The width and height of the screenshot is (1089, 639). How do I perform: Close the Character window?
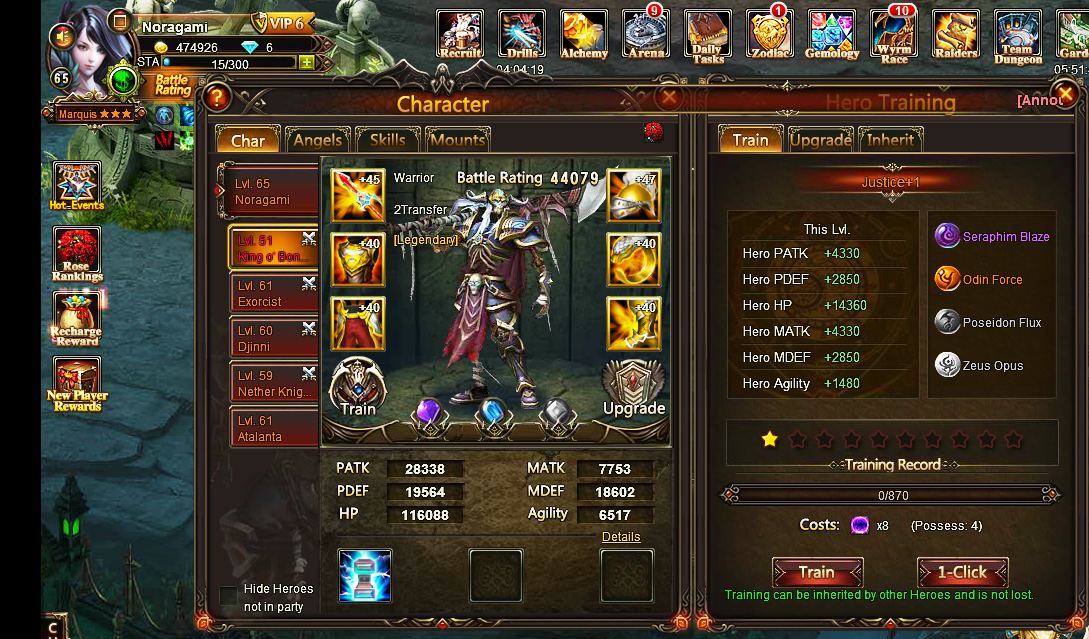click(669, 96)
